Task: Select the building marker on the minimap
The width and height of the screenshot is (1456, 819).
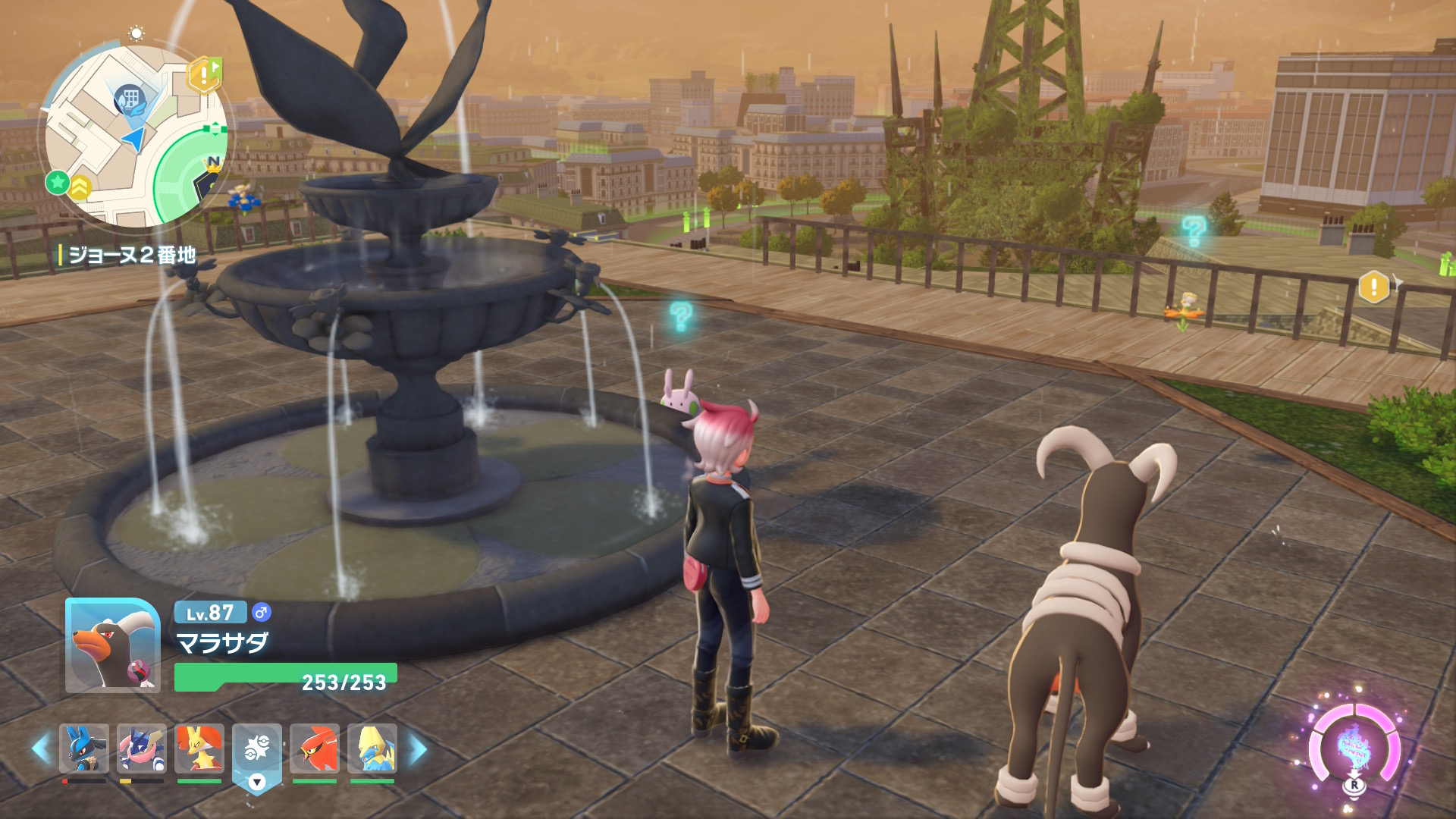Action: coord(130,99)
